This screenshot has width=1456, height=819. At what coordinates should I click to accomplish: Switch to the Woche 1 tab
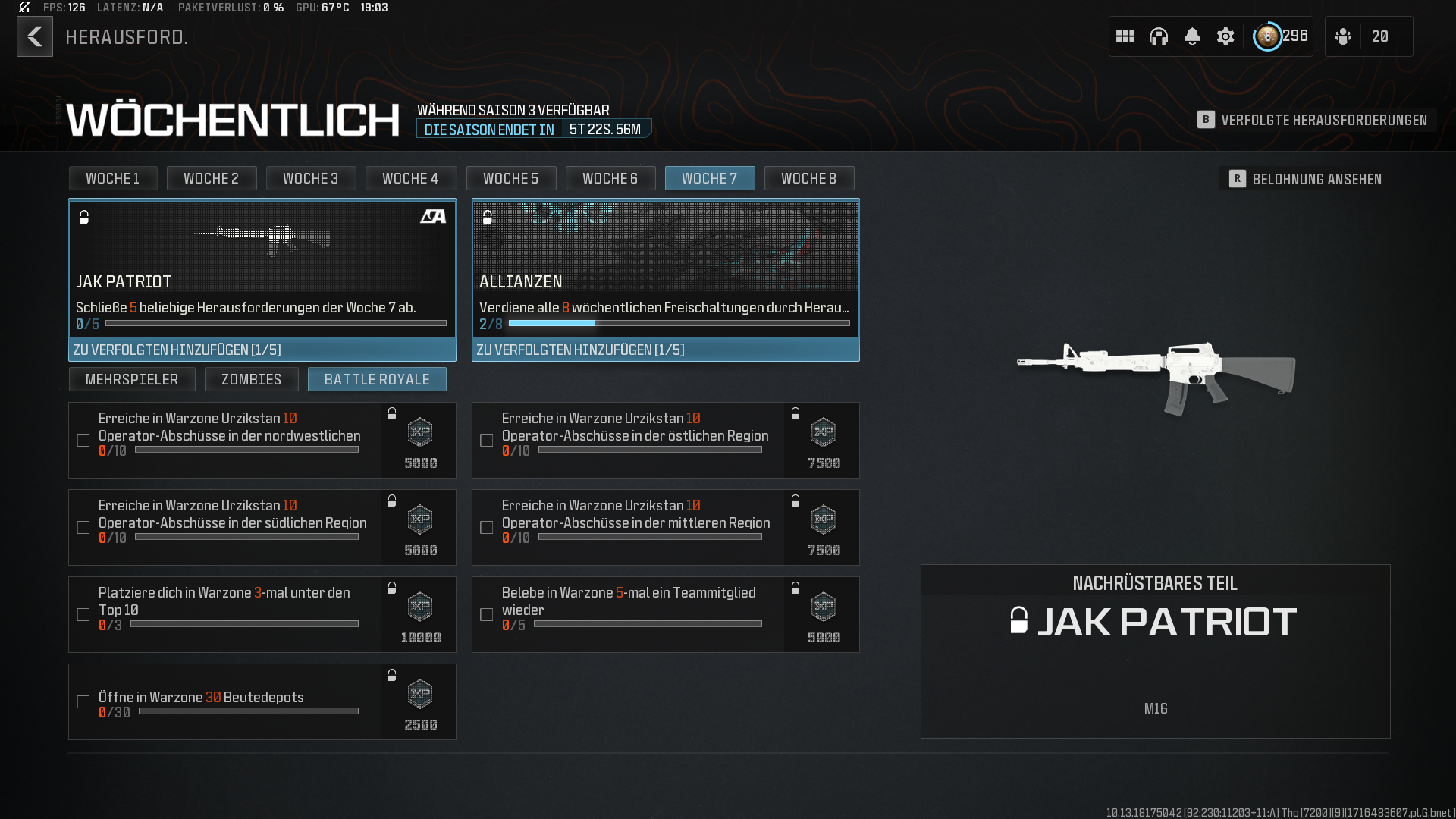(x=112, y=178)
